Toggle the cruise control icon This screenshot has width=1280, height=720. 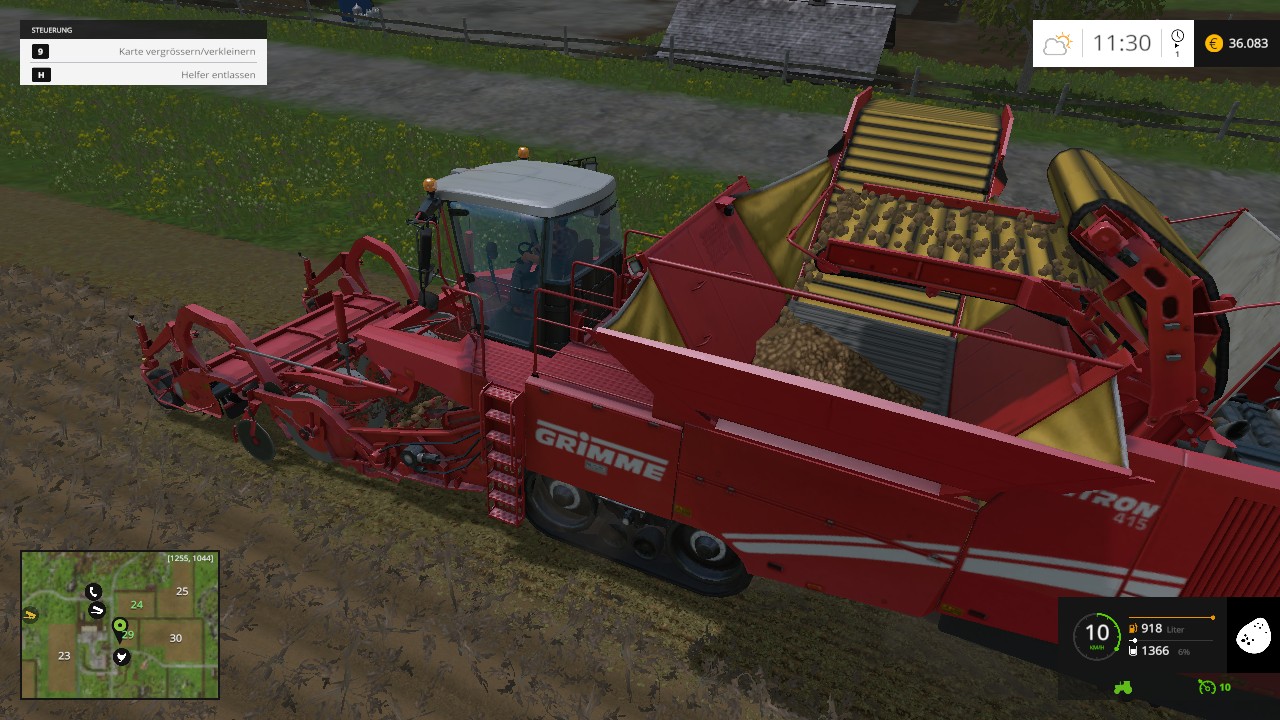(x=1205, y=687)
